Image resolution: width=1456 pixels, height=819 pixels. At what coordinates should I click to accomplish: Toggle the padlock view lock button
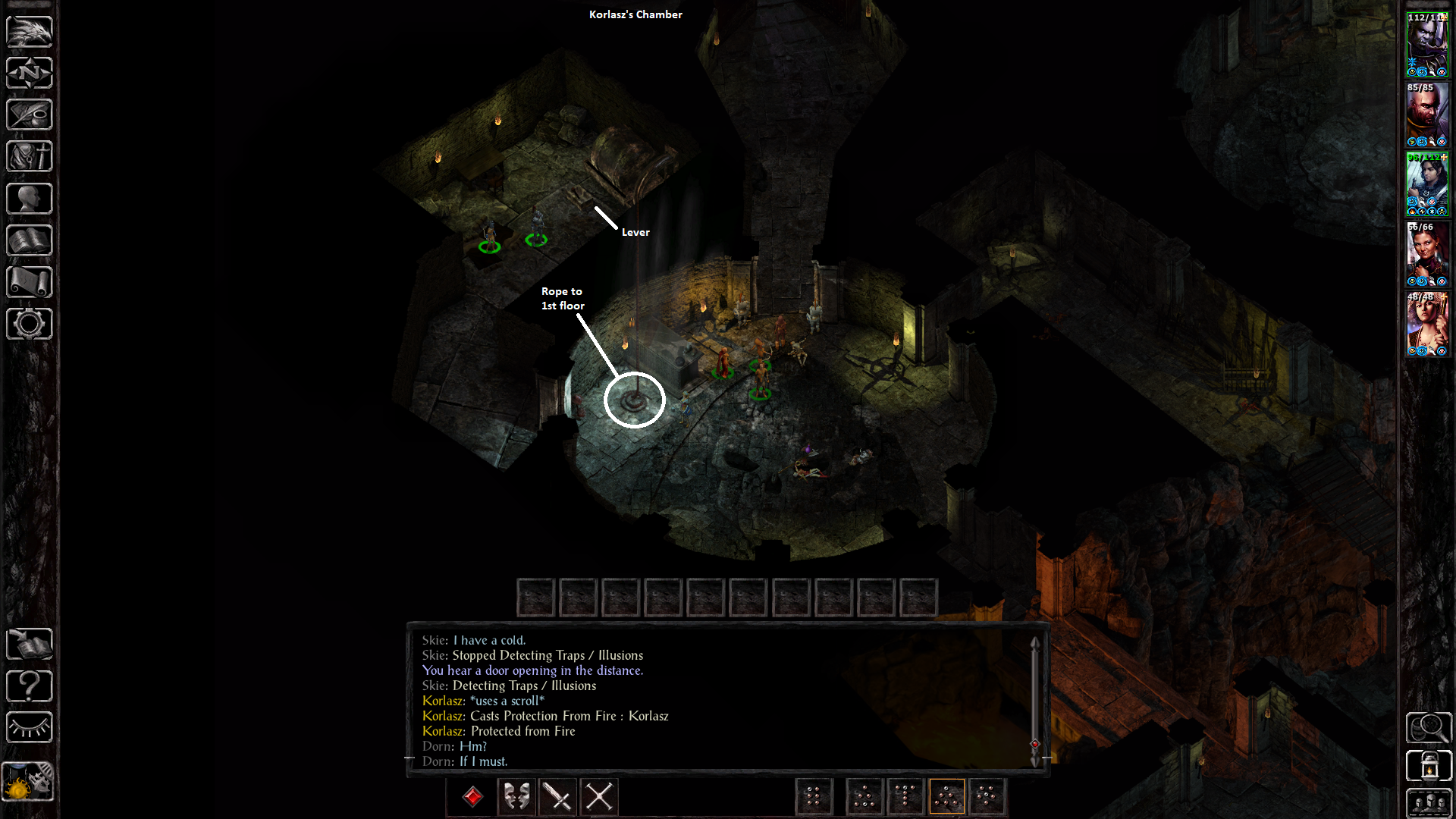(1429, 766)
